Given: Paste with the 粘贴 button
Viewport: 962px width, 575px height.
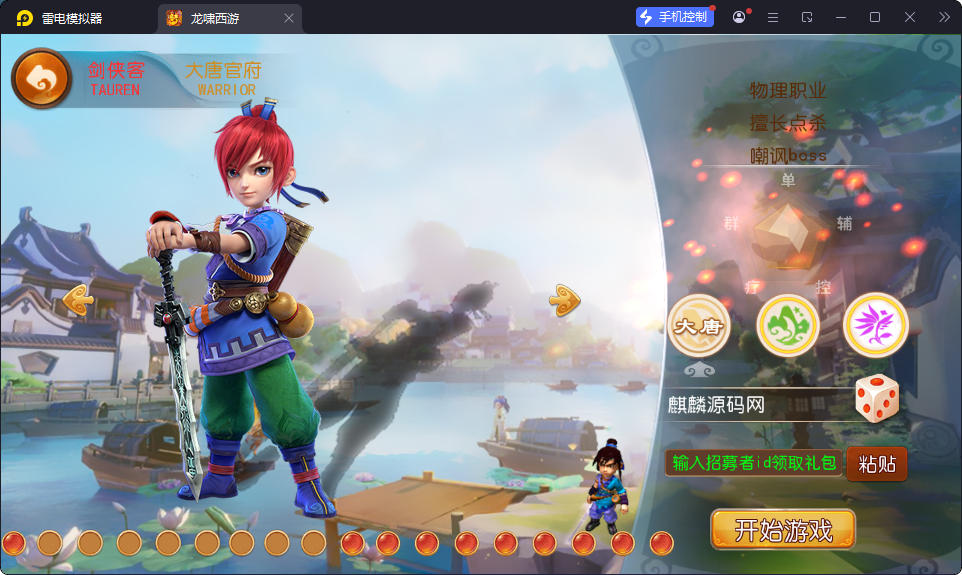Looking at the screenshot, I should click(877, 464).
